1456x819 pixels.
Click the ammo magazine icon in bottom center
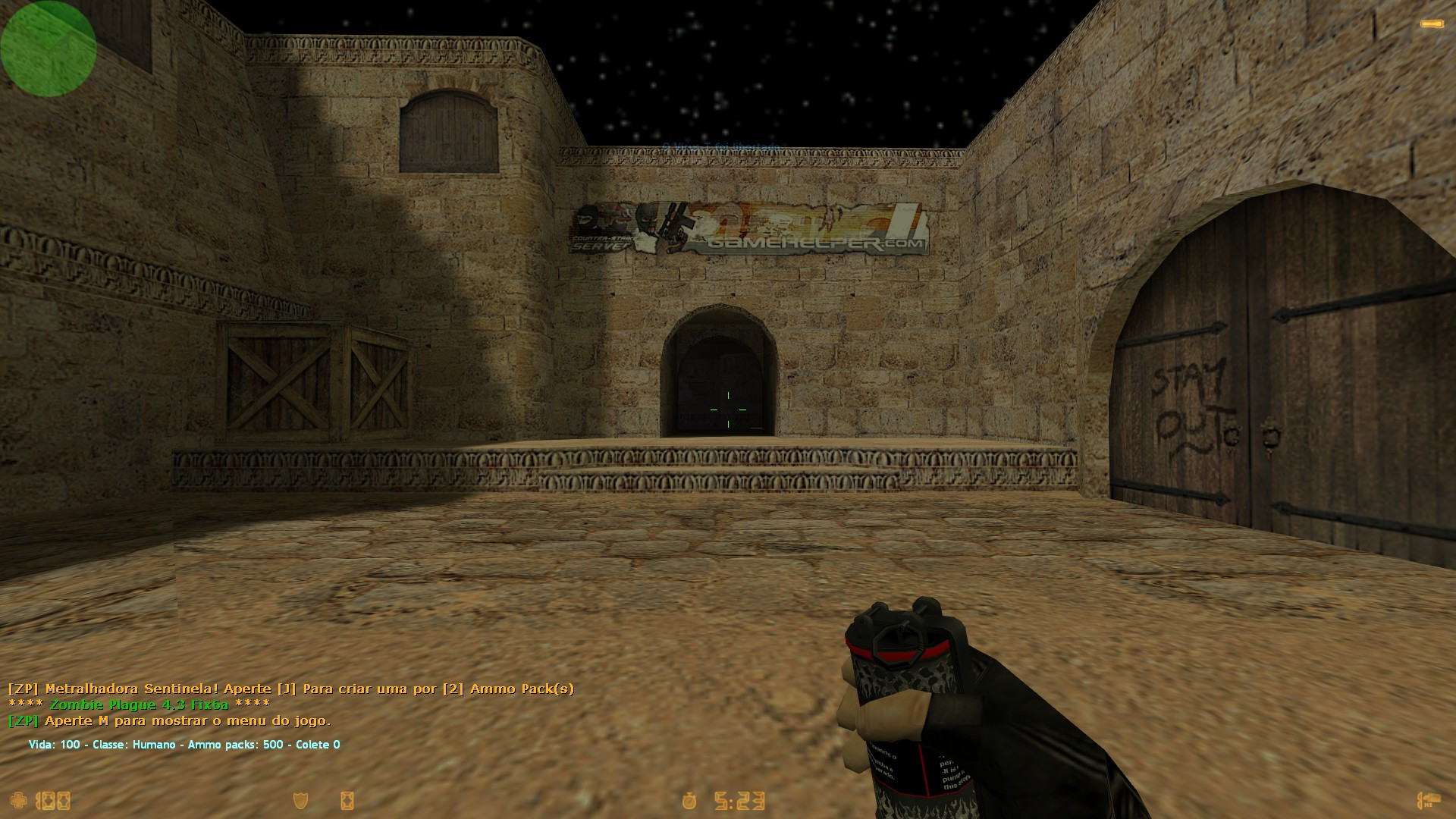pyautogui.click(x=347, y=802)
